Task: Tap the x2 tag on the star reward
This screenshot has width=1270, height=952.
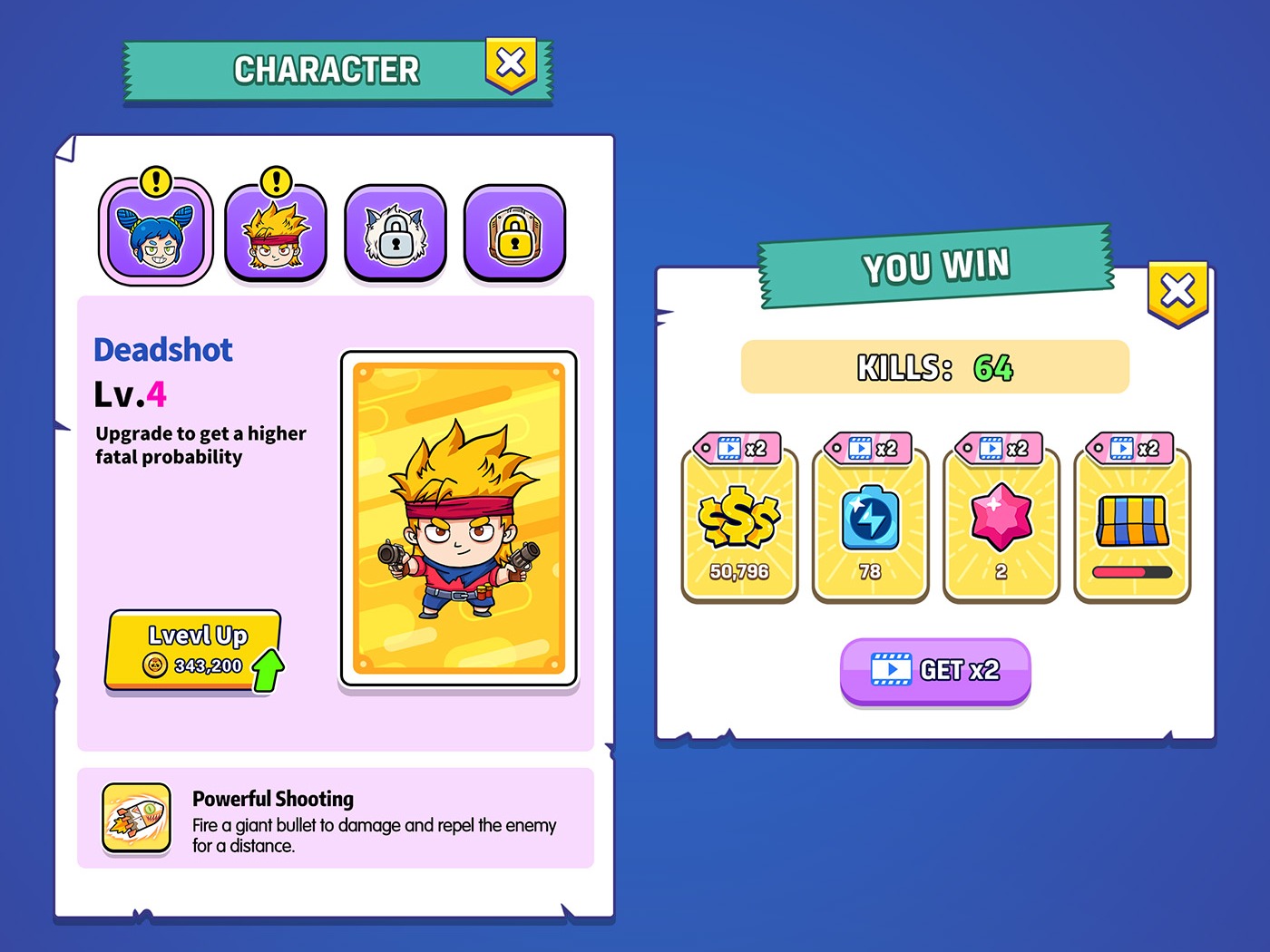Action: [998, 447]
